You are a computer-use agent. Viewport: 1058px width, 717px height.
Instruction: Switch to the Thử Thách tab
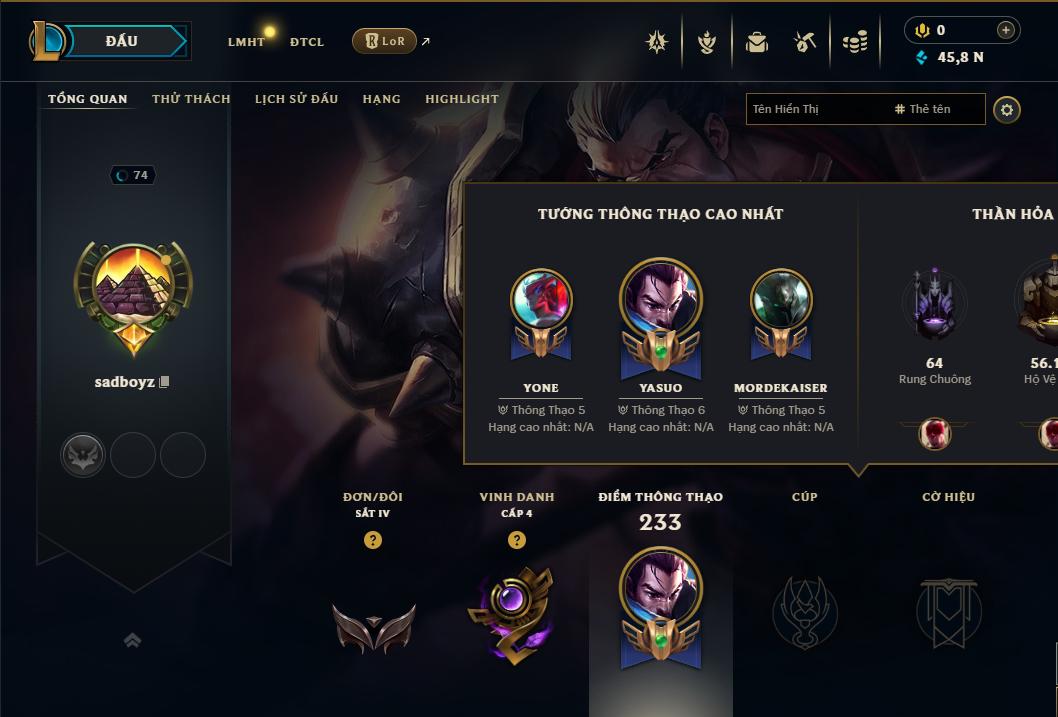coord(191,99)
